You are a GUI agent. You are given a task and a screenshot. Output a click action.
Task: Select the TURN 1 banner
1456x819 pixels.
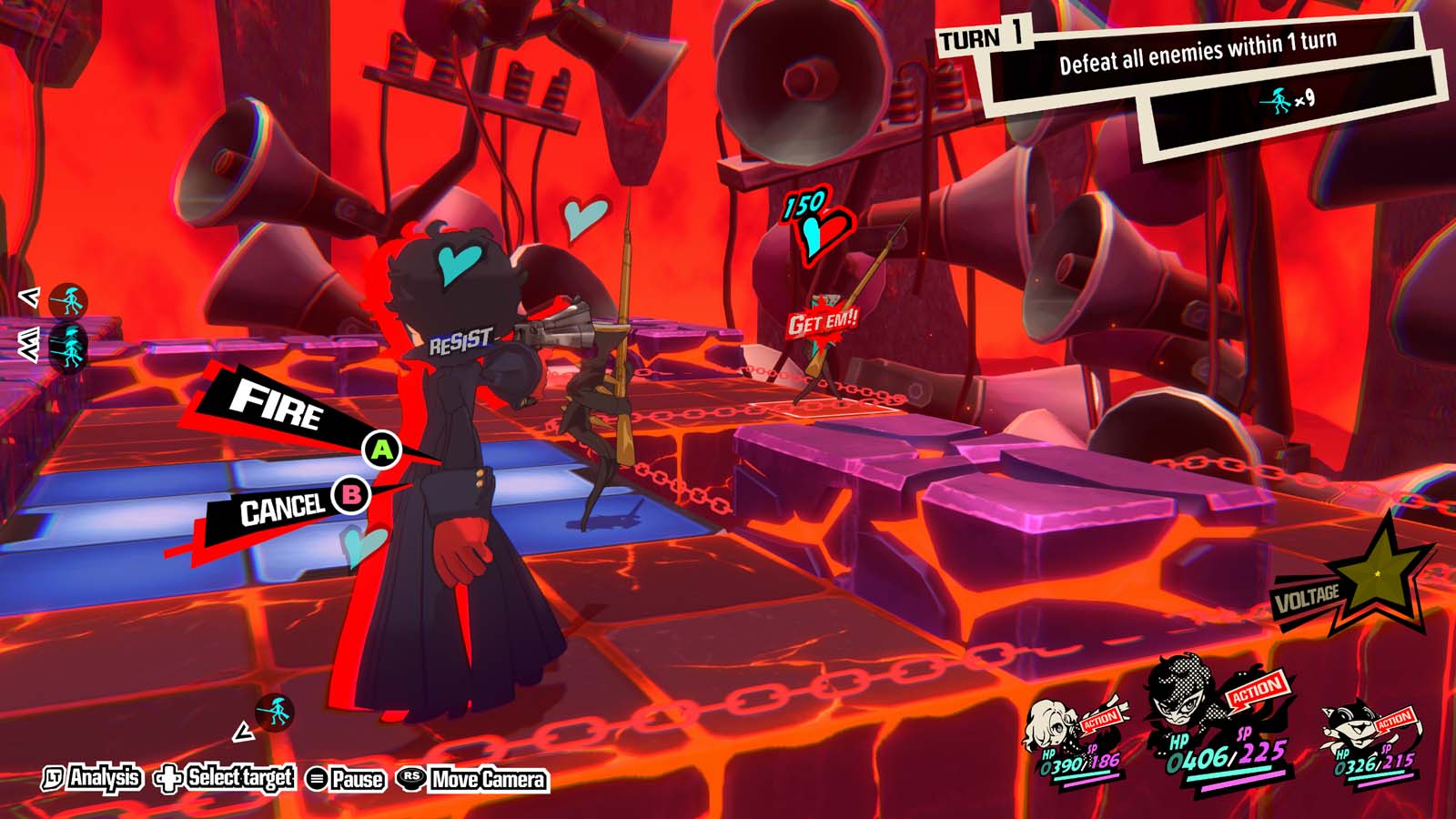tap(981, 38)
